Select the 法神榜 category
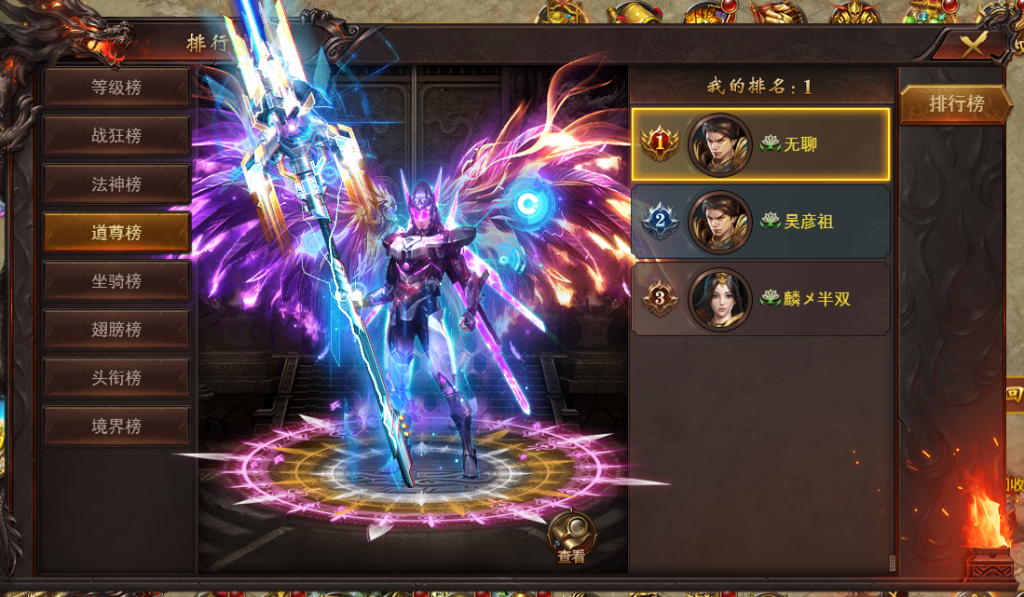Viewport: 1024px width, 597px height. tap(116, 184)
